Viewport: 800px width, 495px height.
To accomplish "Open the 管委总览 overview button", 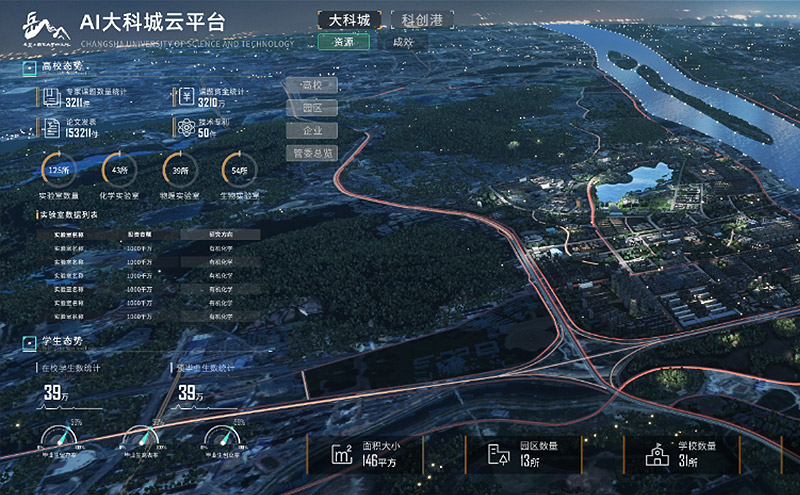I will 311,153.
